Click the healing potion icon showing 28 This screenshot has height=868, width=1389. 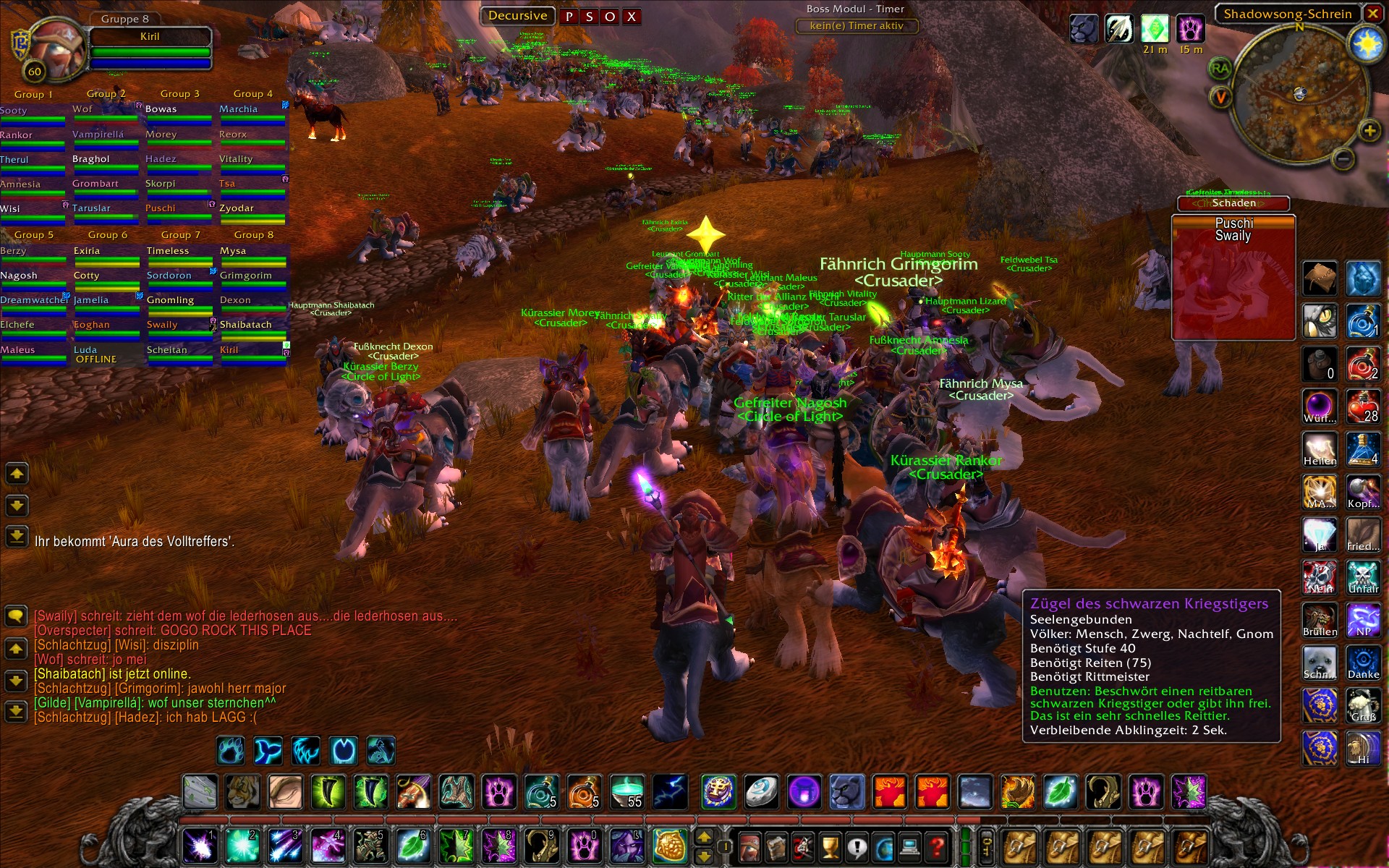coord(1363,407)
